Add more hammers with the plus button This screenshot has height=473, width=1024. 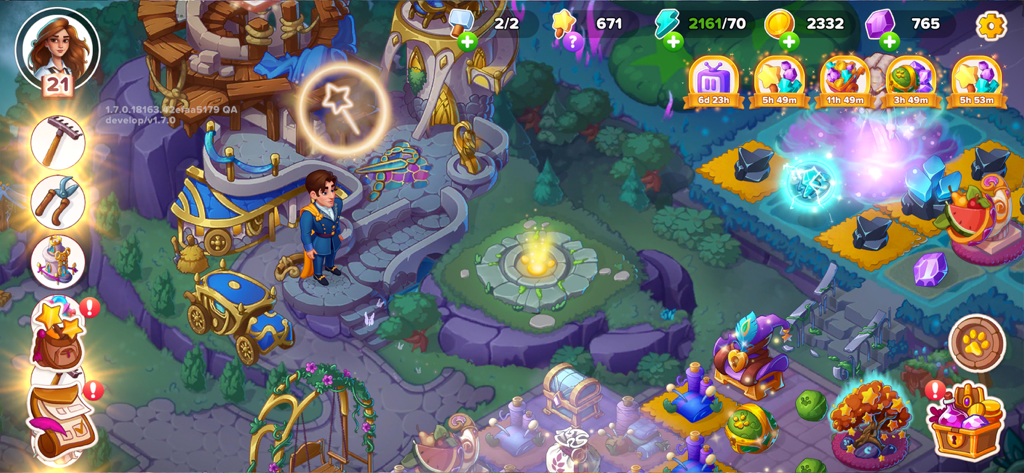click(467, 41)
